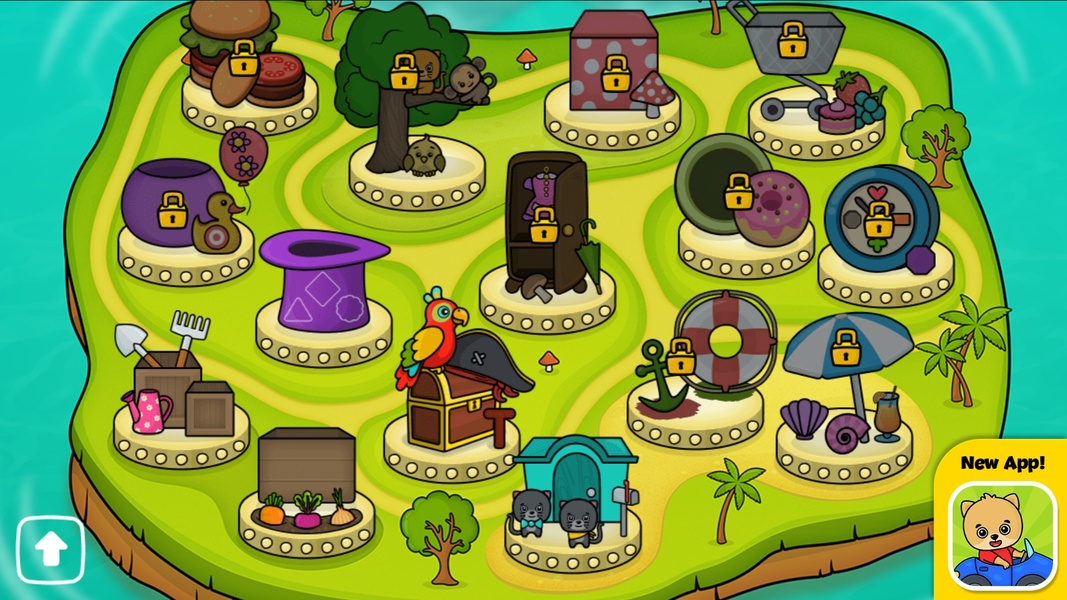Open the locked purple pot and duck level
1067x600 pixels.
173,209
